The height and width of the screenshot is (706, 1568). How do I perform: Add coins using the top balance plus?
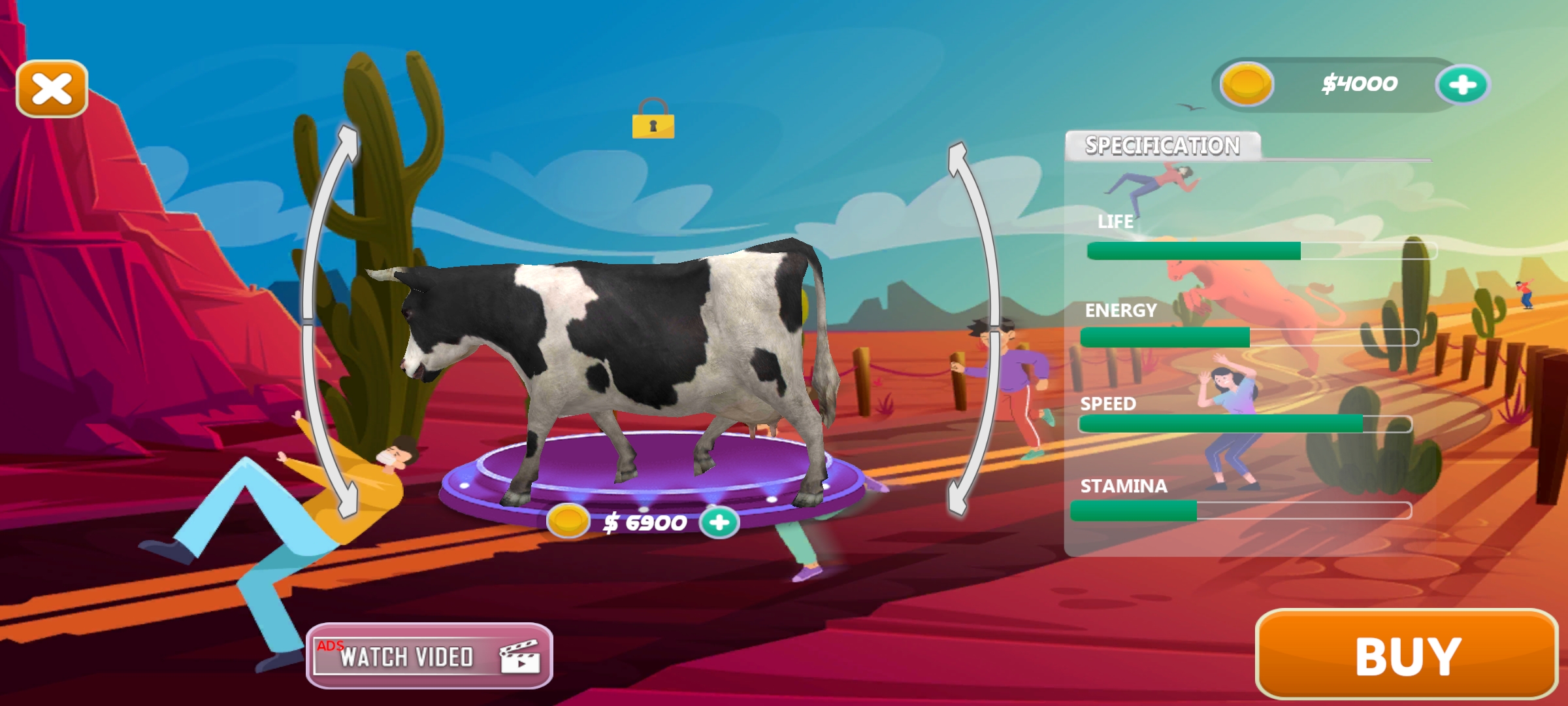pyautogui.click(x=1462, y=85)
